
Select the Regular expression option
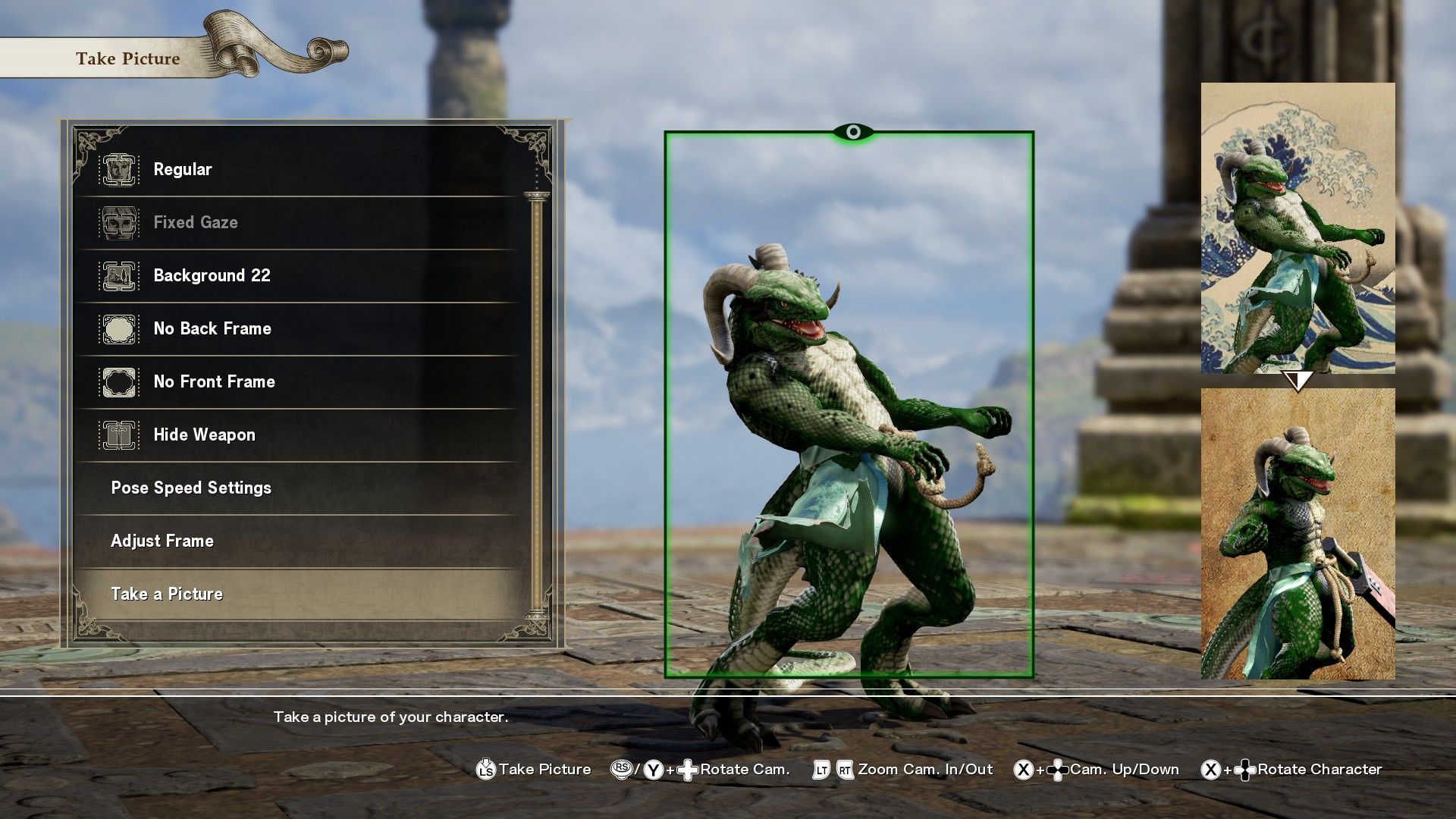[x=183, y=169]
